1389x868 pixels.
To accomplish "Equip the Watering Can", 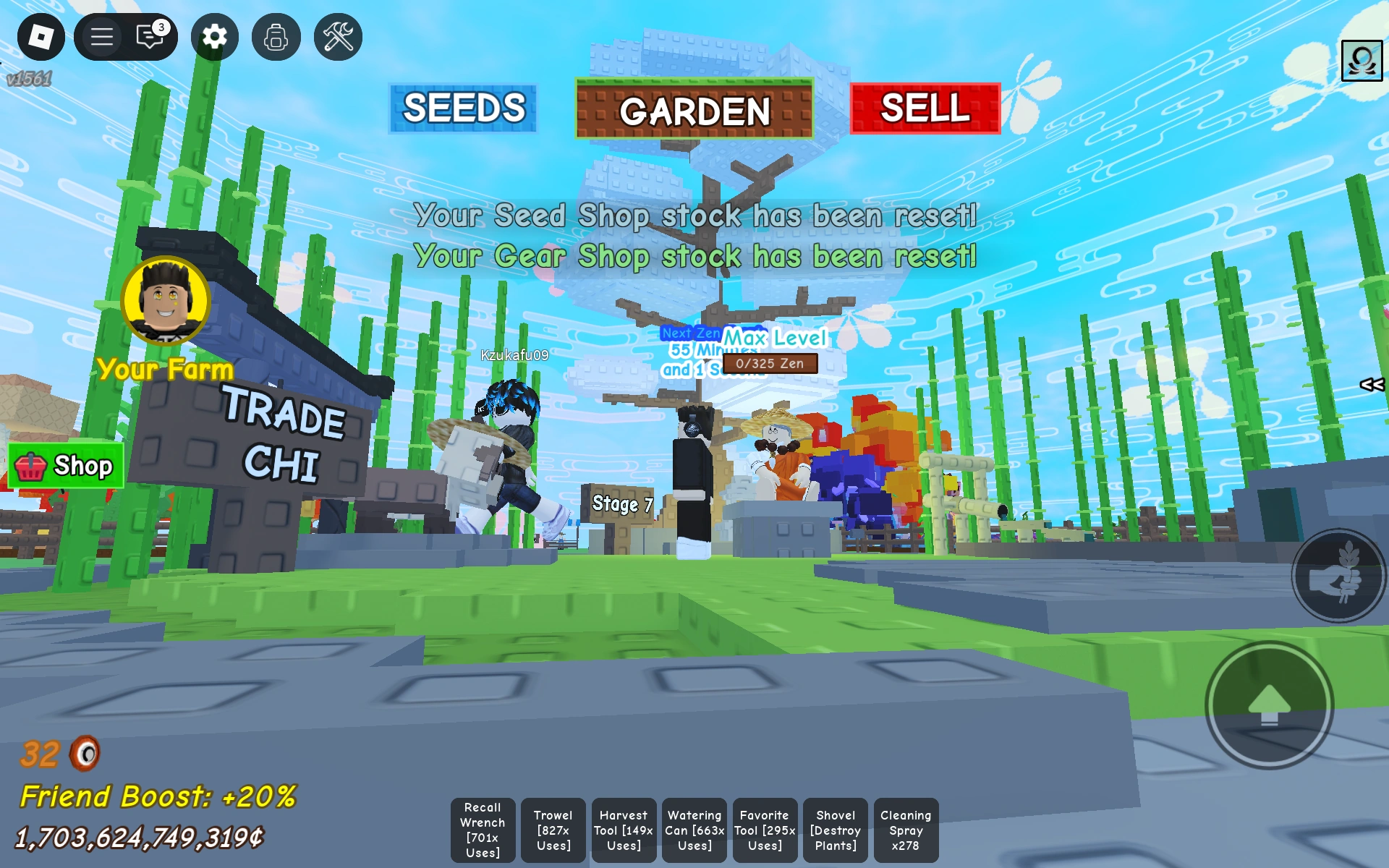I will [693, 830].
